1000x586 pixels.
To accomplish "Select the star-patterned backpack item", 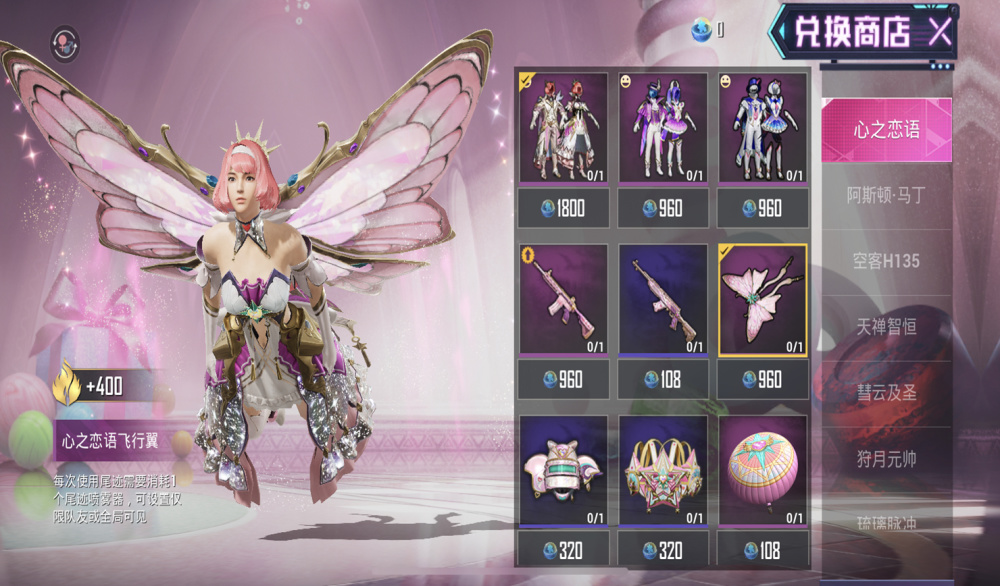I will click(x=663, y=470).
